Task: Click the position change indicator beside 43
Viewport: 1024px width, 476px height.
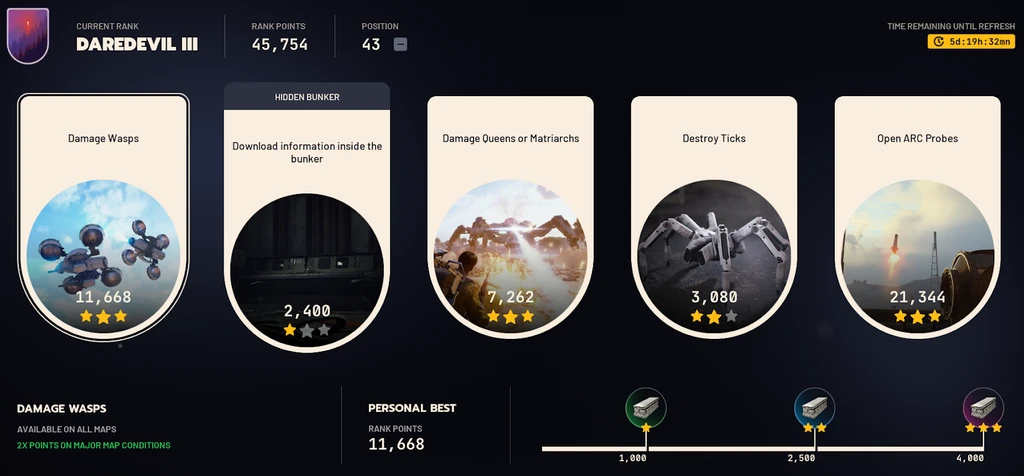Action: pos(400,44)
